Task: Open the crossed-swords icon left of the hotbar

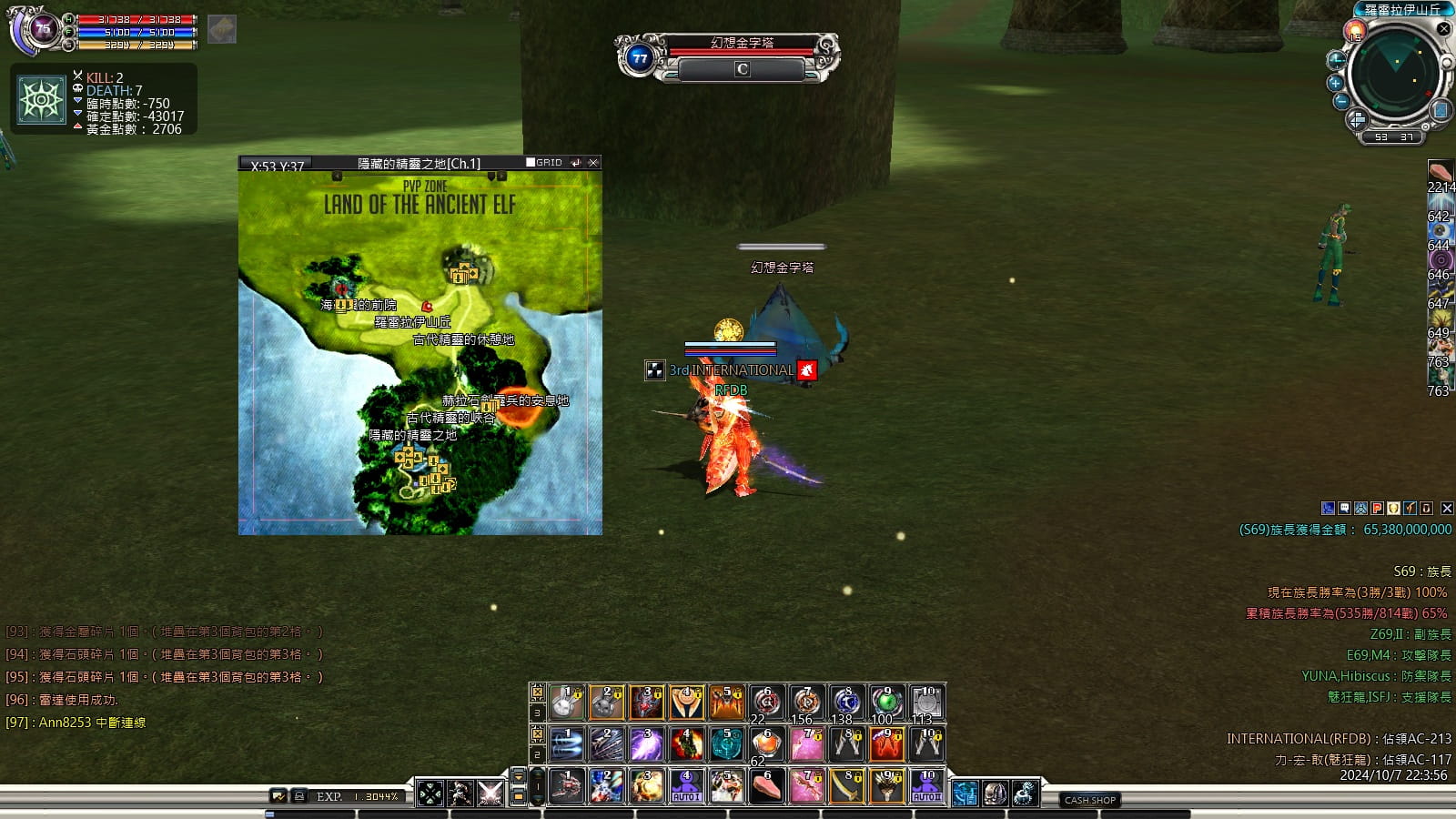Action: (x=490, y=794)
